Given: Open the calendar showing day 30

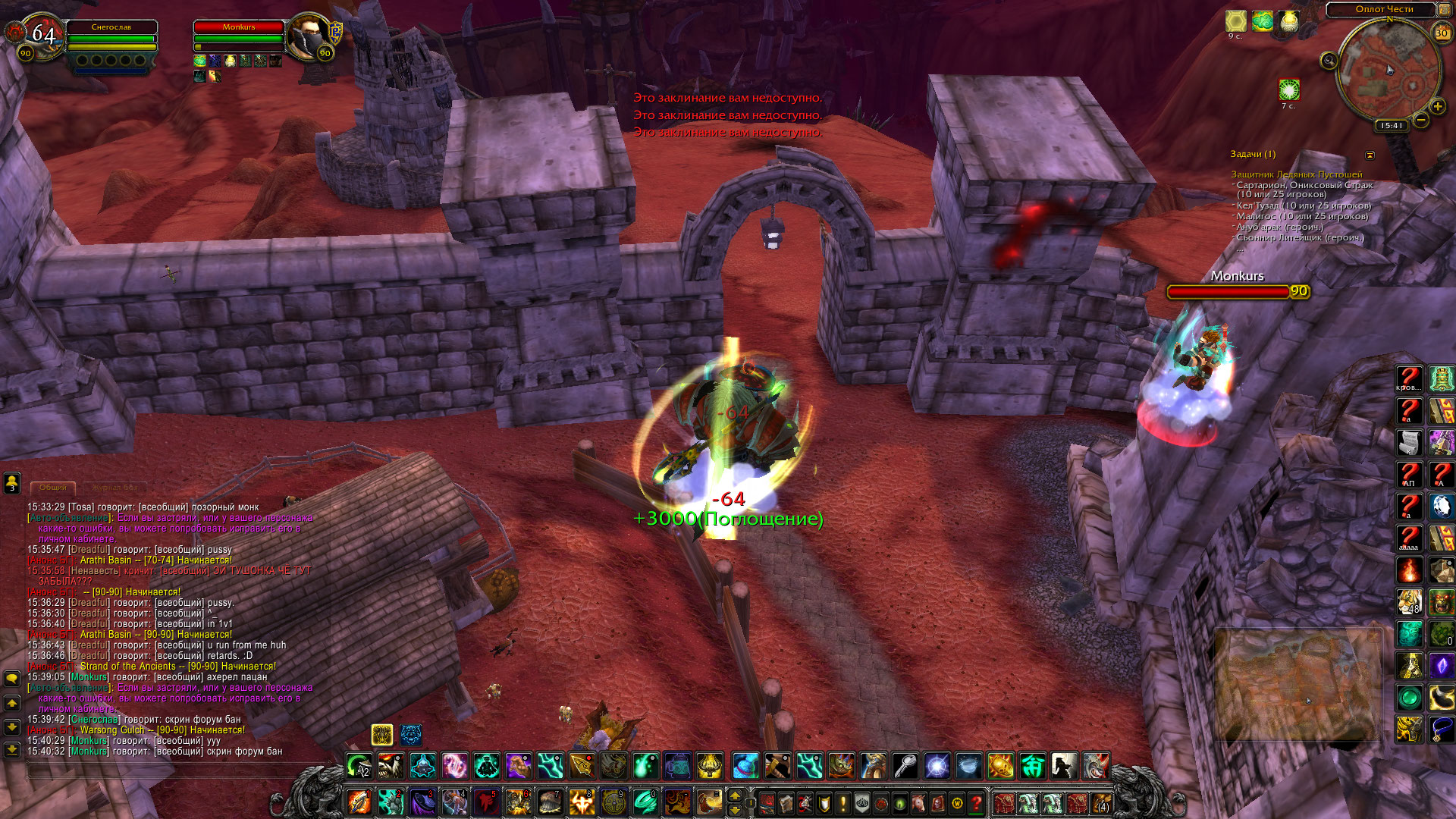Looking at the screenshot, I should tap(1441, 33).
